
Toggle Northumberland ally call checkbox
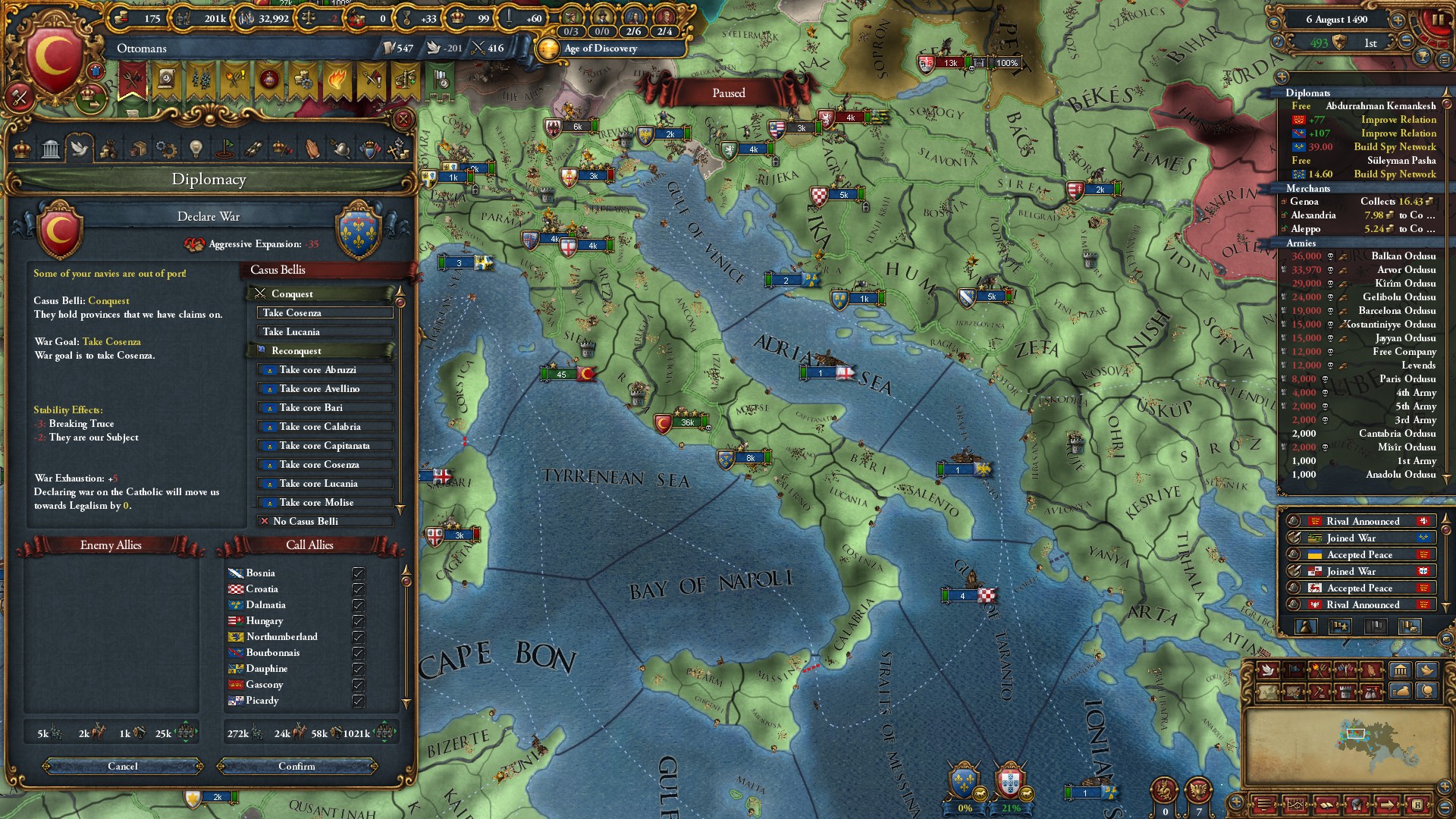tap(358, 637)
